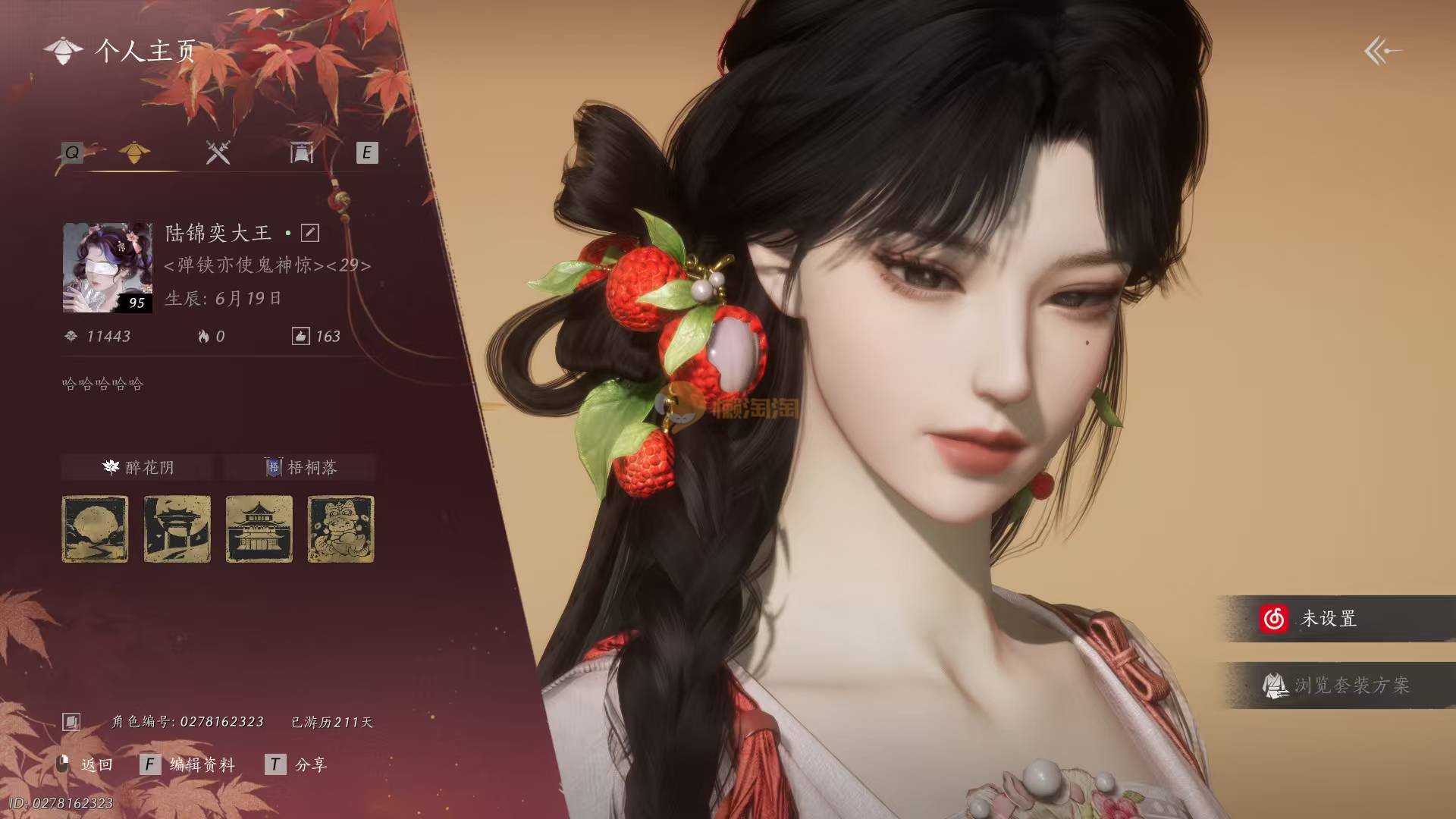Click the pencil icon to edit name
This screenshot has height=819, width=1456.
point(310,233)
